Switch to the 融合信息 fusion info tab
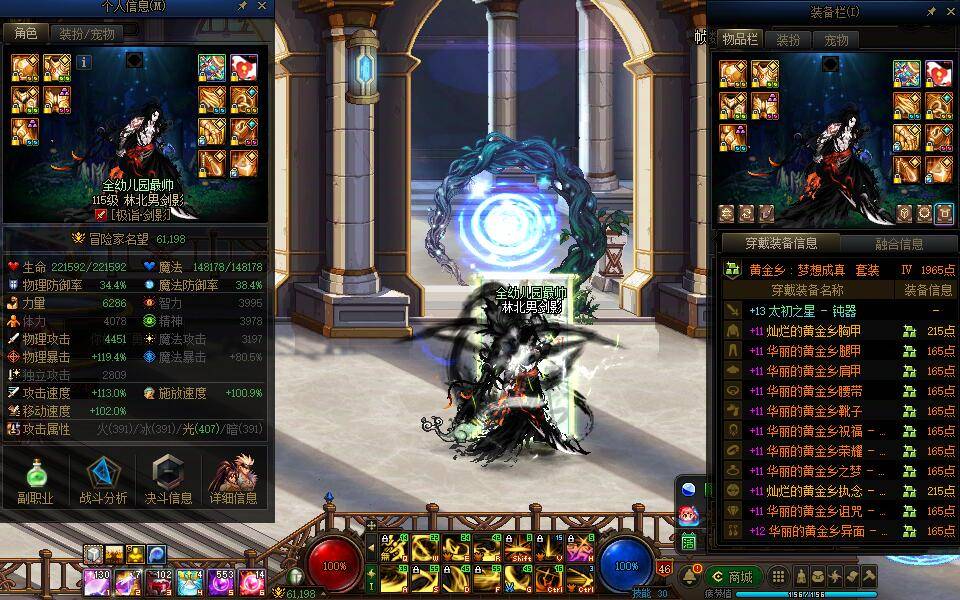The height and width of the screenshot is (600, 960). [898, 243]
